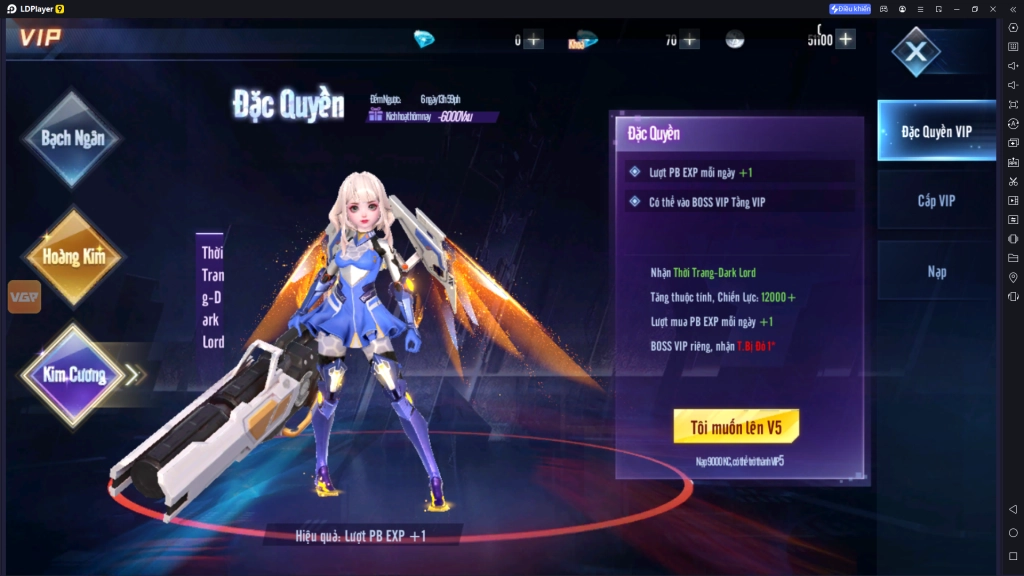Viewport: 1024px width, 576px height.
Task: Choose the Hoàng Kim VIP tier
Action: pos(72,256)
